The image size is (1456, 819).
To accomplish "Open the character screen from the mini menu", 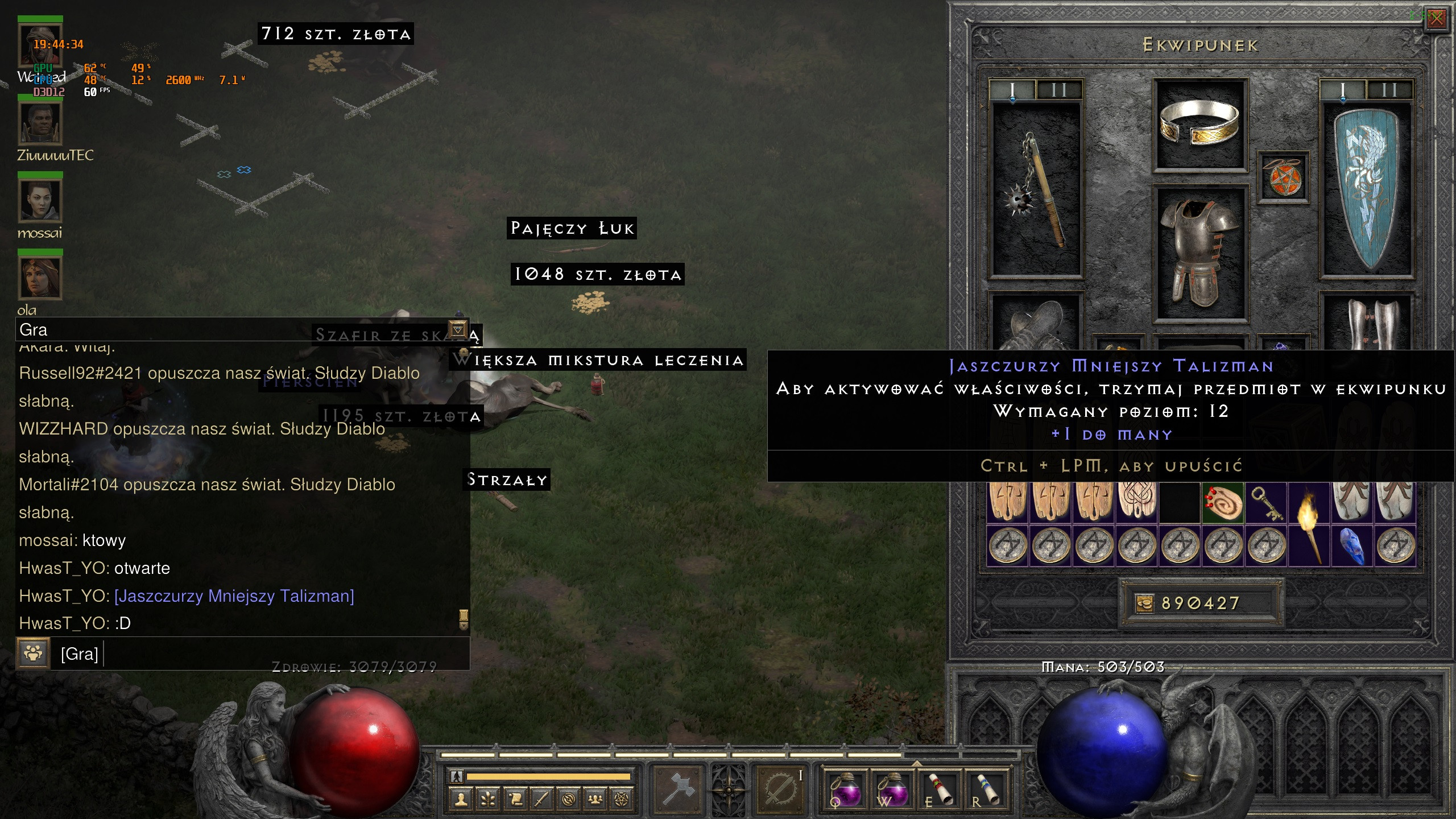I will pyautogui.click(x=461, y=800).
